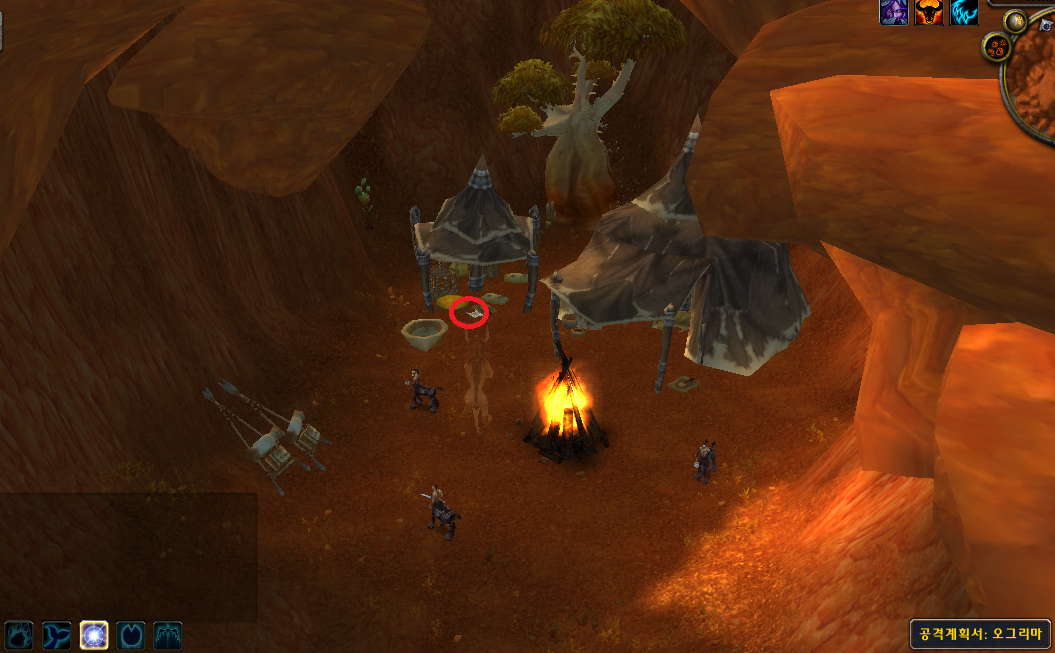This screenshot has height=653, width=1055.
Task: Activate the hoof-shaped travel form
Action: pyautogui.click(x=131, y=634)
